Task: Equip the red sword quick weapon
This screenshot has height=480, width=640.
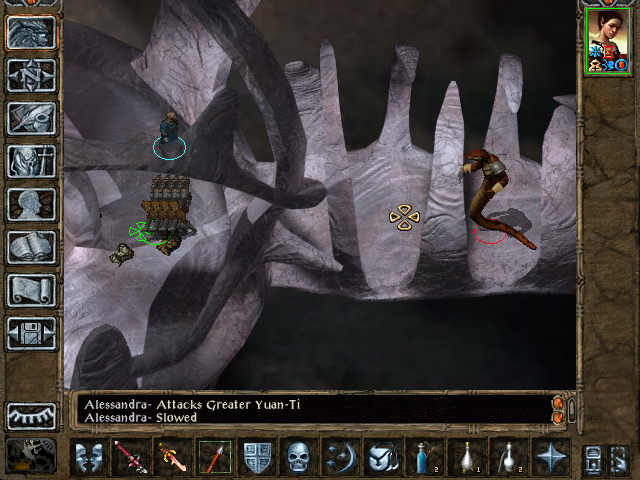Action: (131, 457)
